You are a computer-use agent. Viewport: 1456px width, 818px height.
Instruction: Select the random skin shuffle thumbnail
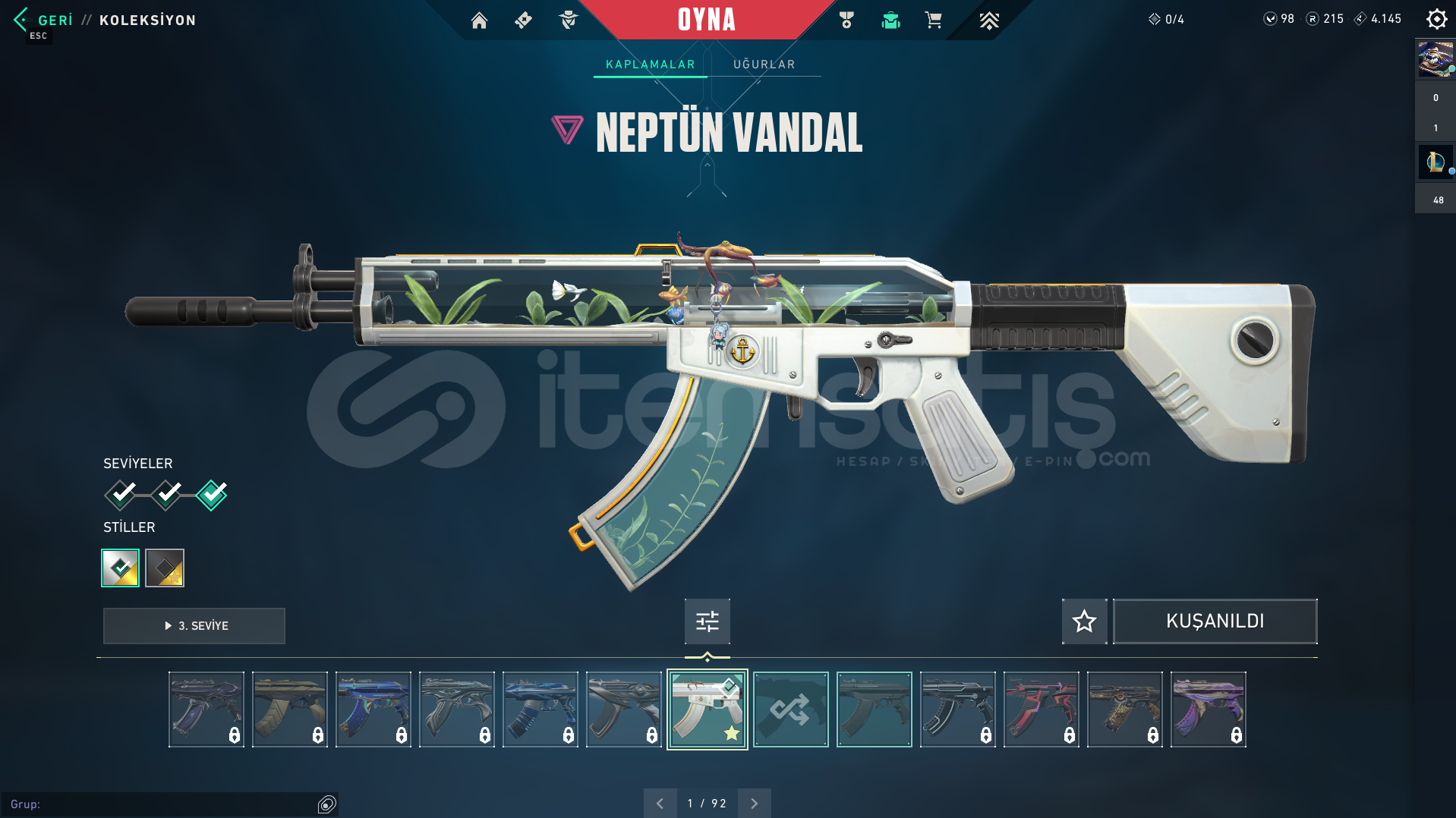pos(790,709)
